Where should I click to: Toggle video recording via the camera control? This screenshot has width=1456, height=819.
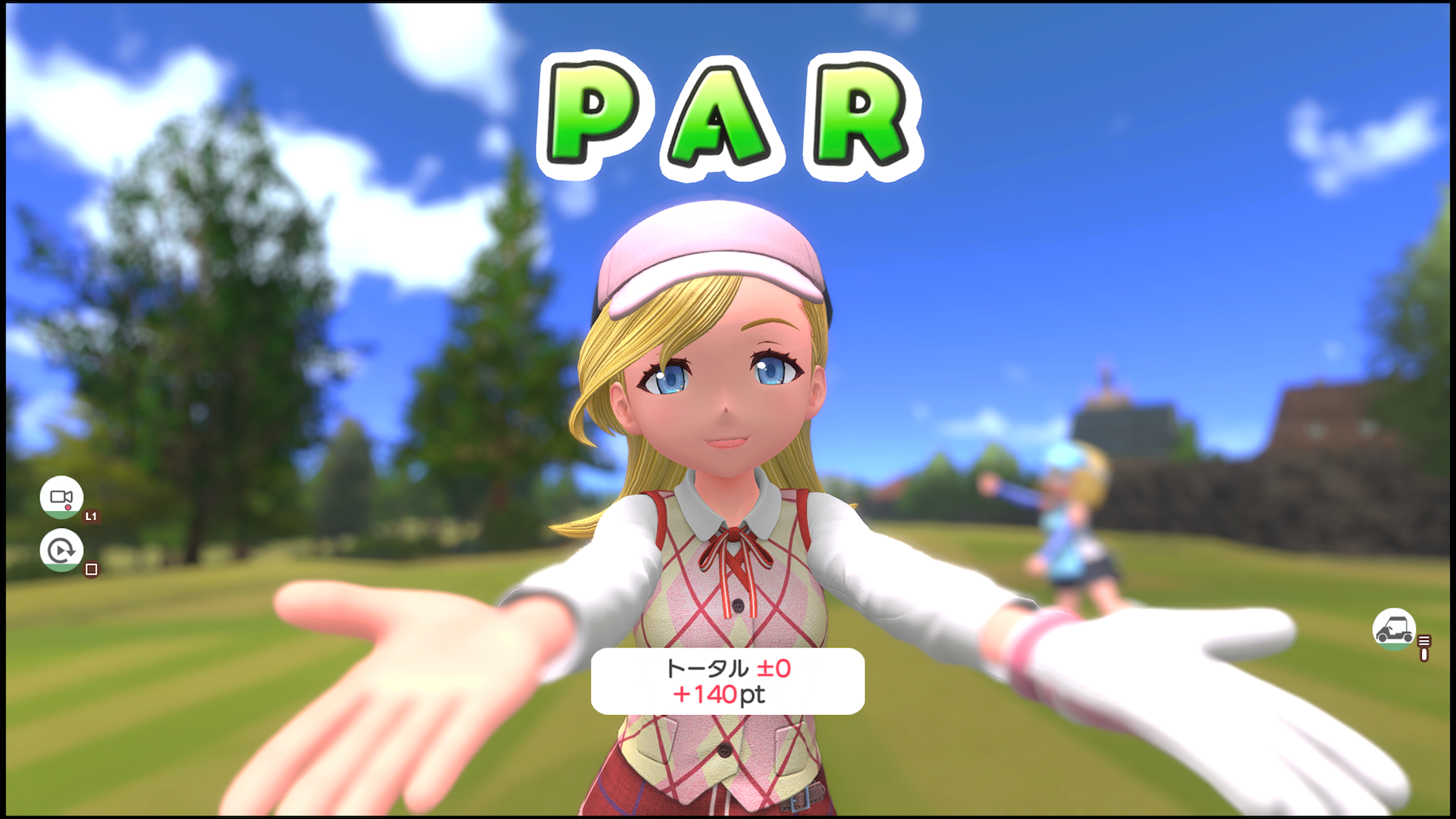click(61, 497)
